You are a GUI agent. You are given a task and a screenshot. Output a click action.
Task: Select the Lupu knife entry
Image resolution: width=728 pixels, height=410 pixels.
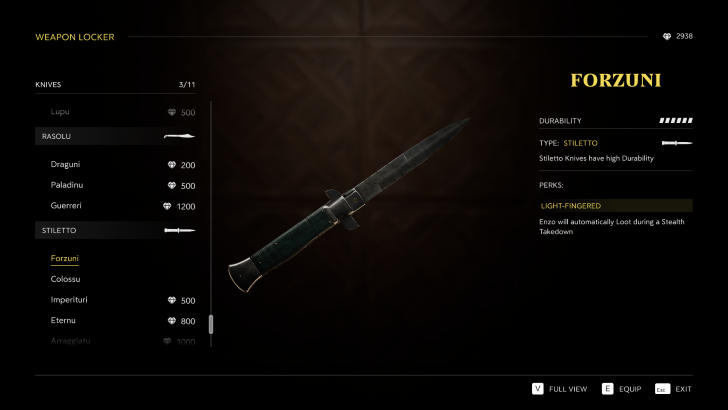[x=60, y=112]
